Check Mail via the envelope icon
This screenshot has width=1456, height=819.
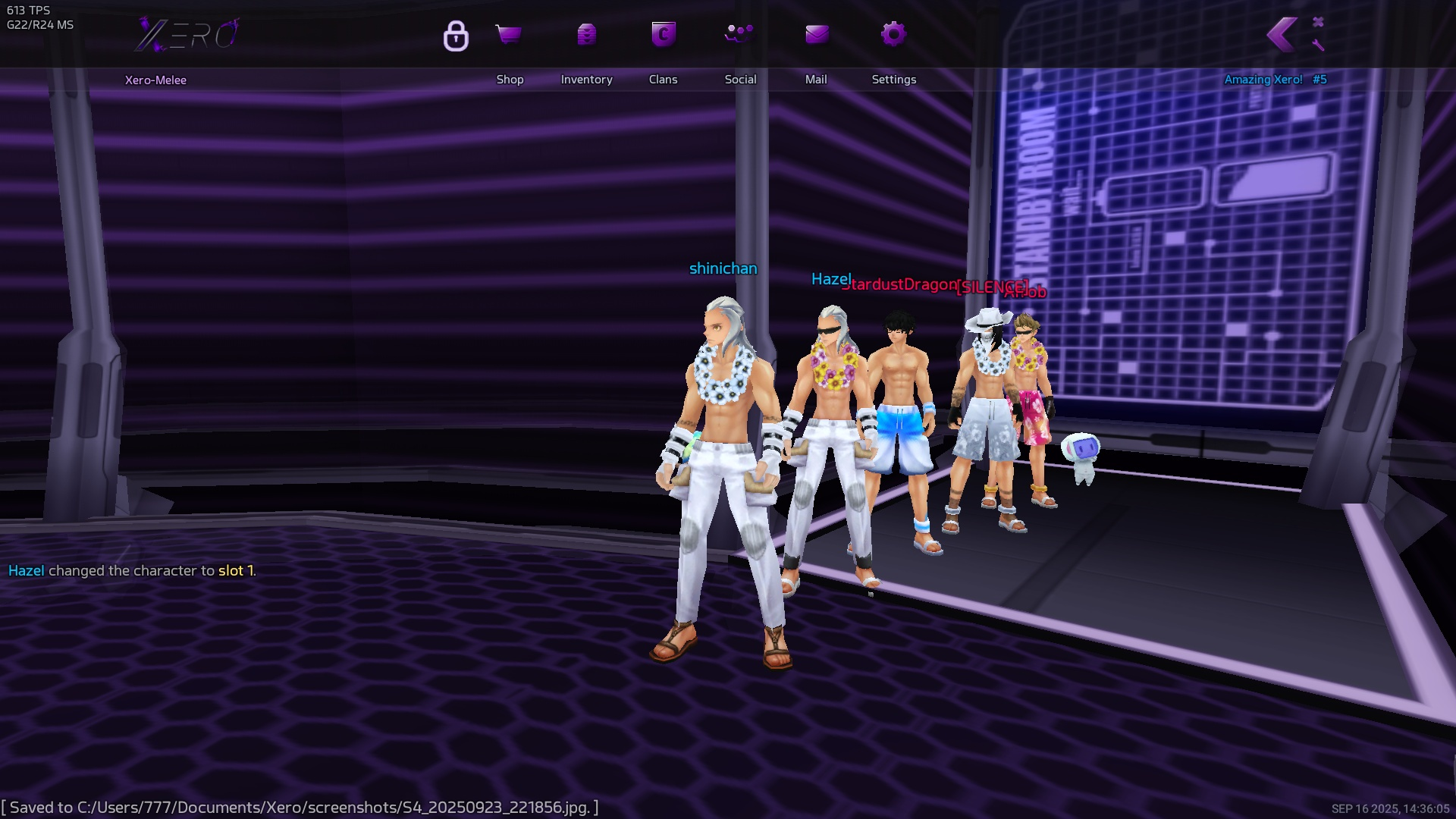pos(817,35)
